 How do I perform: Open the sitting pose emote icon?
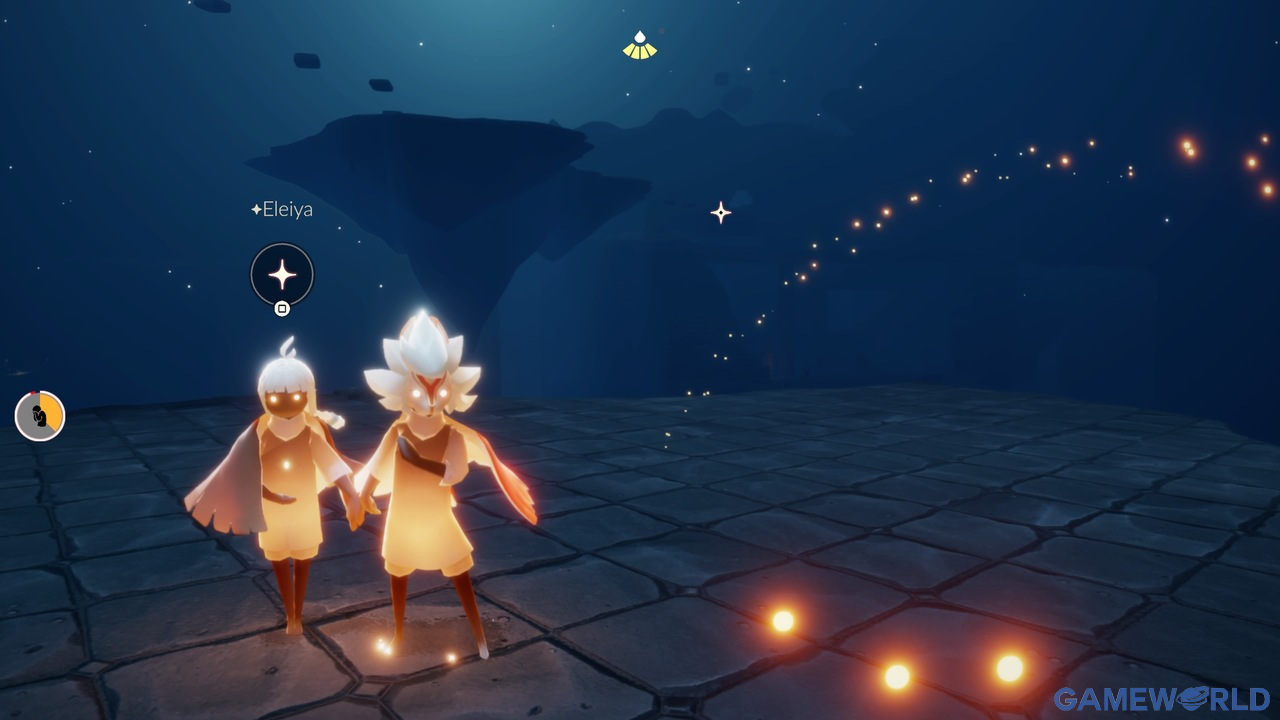coord(40,416)
